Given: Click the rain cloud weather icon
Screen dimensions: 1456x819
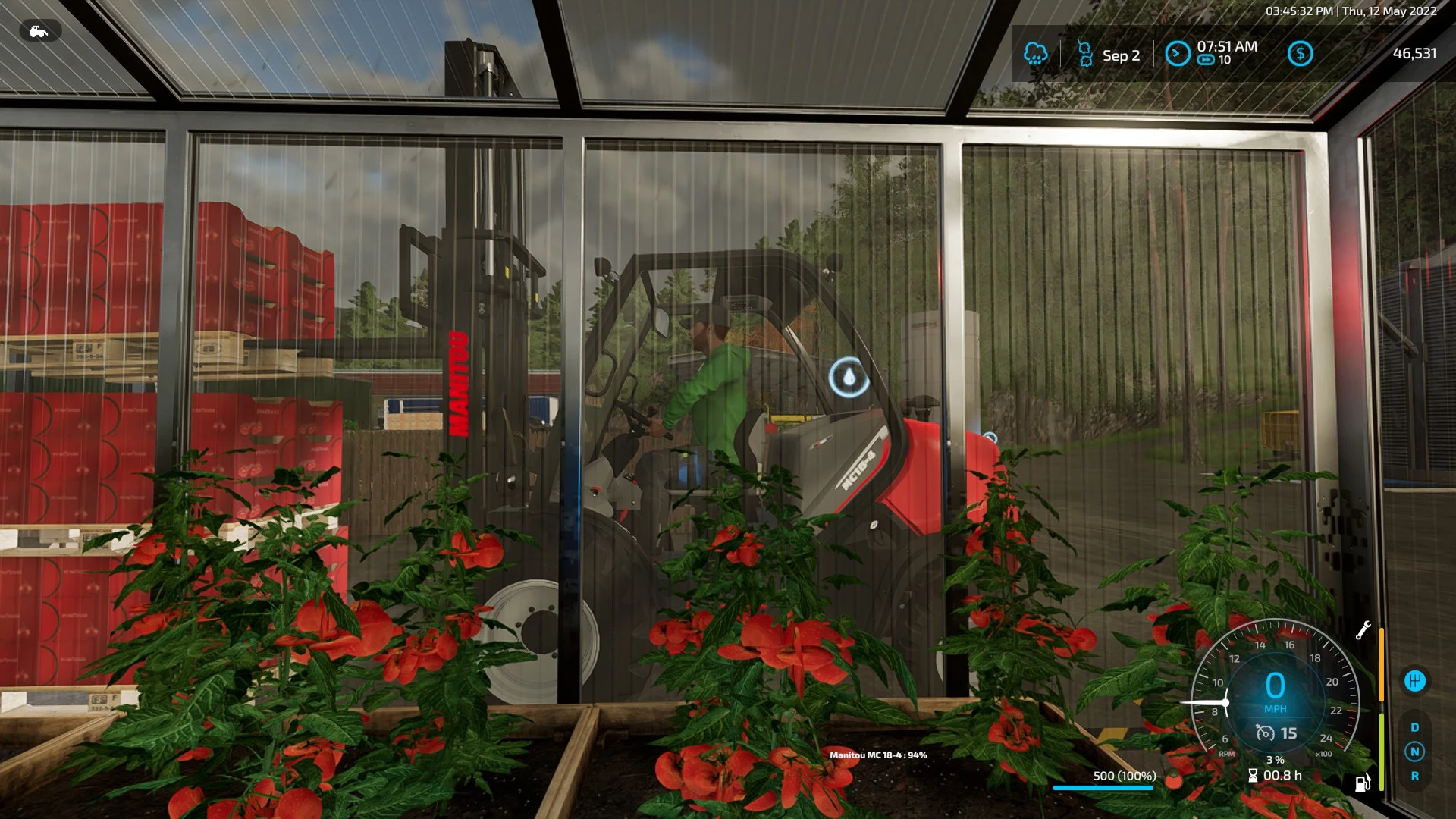Looking at the screenshot, I should (1035, 55).
